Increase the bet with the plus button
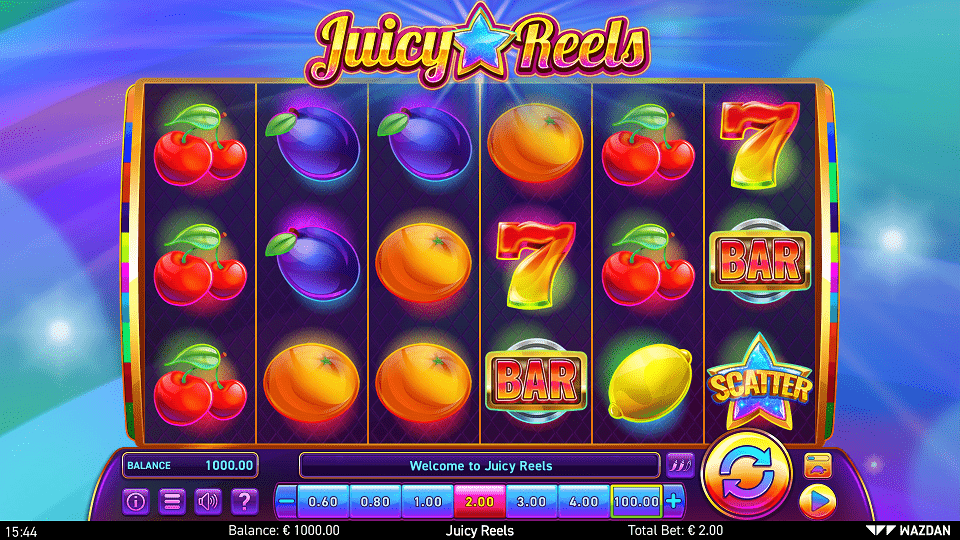This screenshot has height=540, width=960. [674, 501]
